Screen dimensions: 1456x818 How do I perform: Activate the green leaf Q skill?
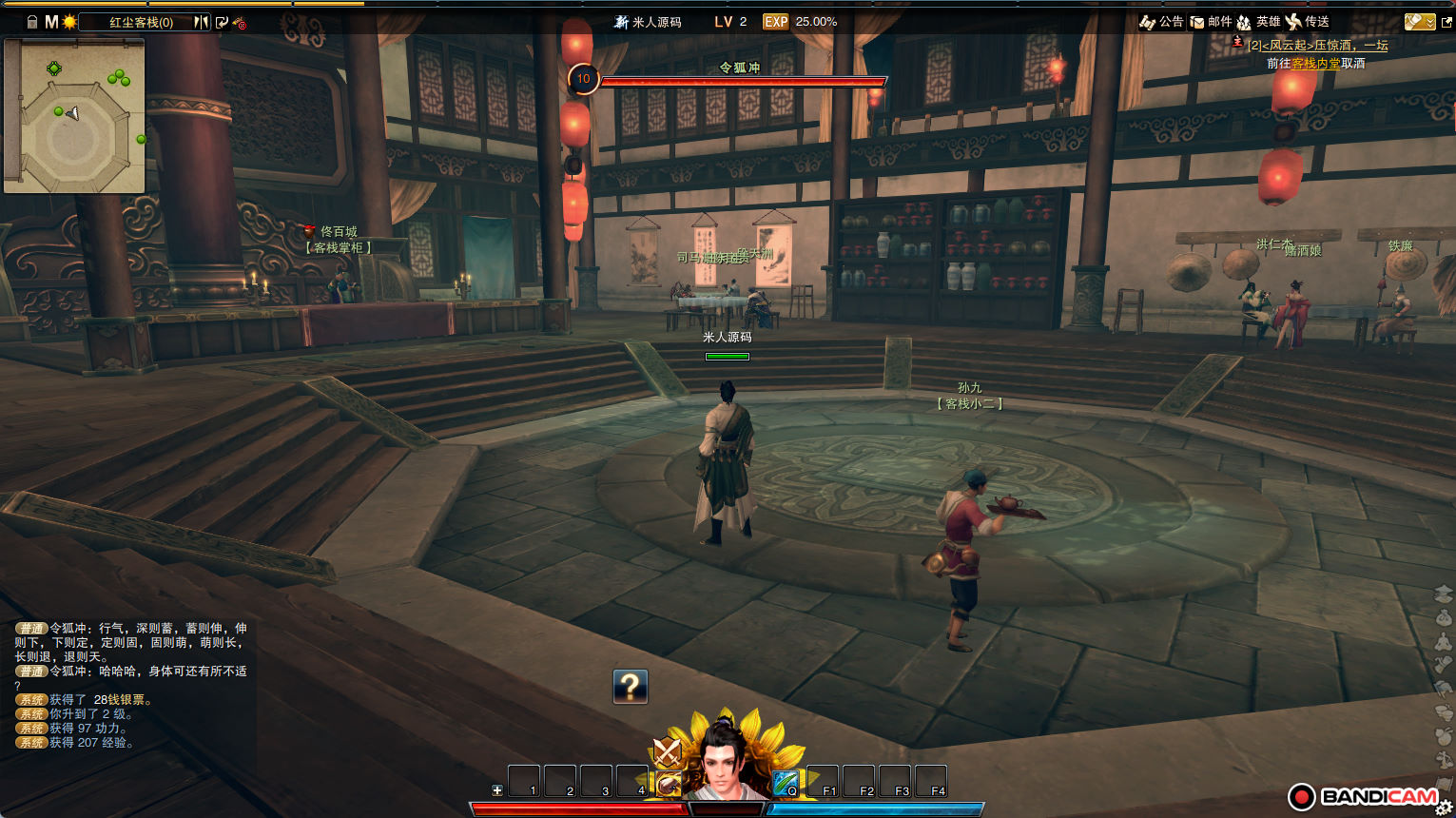pos(786,783)
